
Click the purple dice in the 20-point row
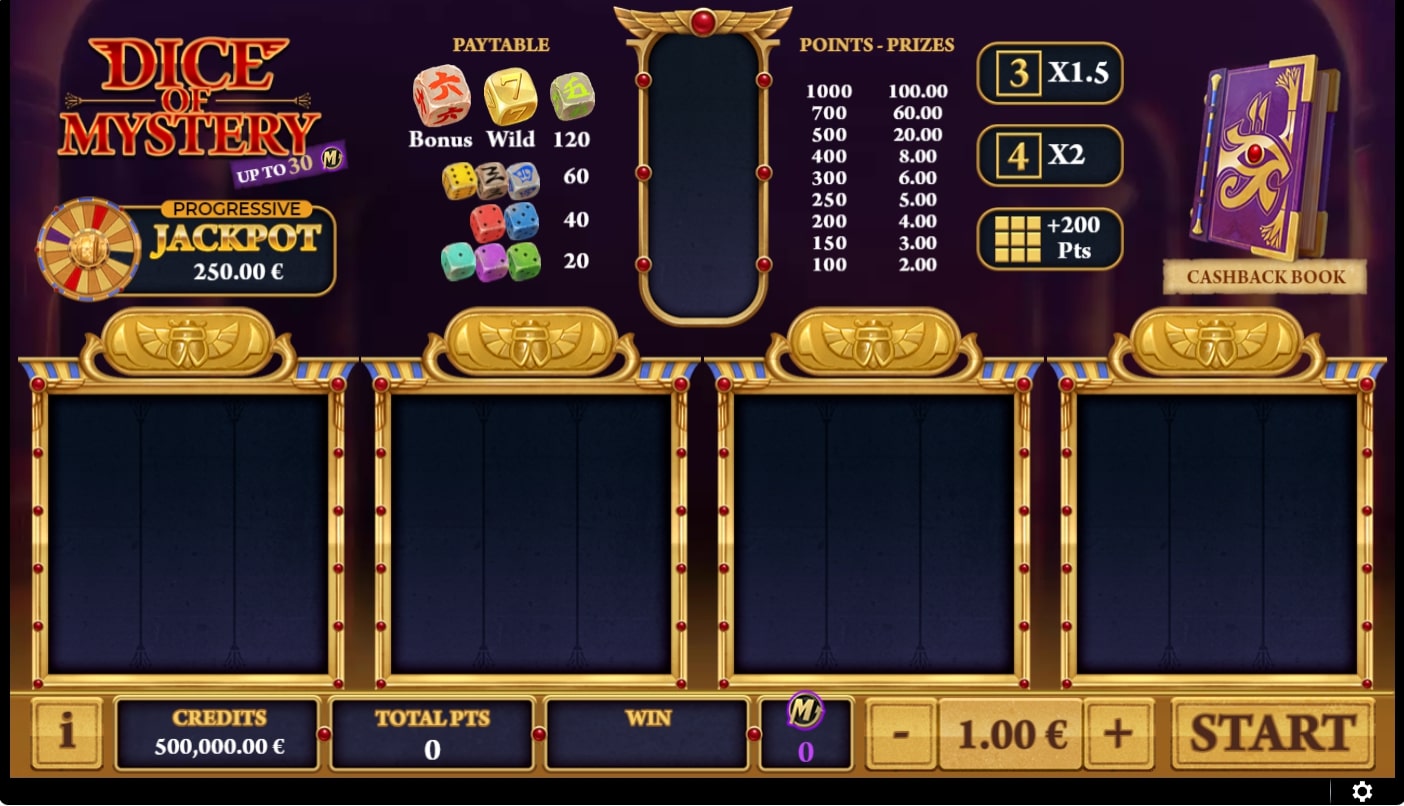point(492,260)
